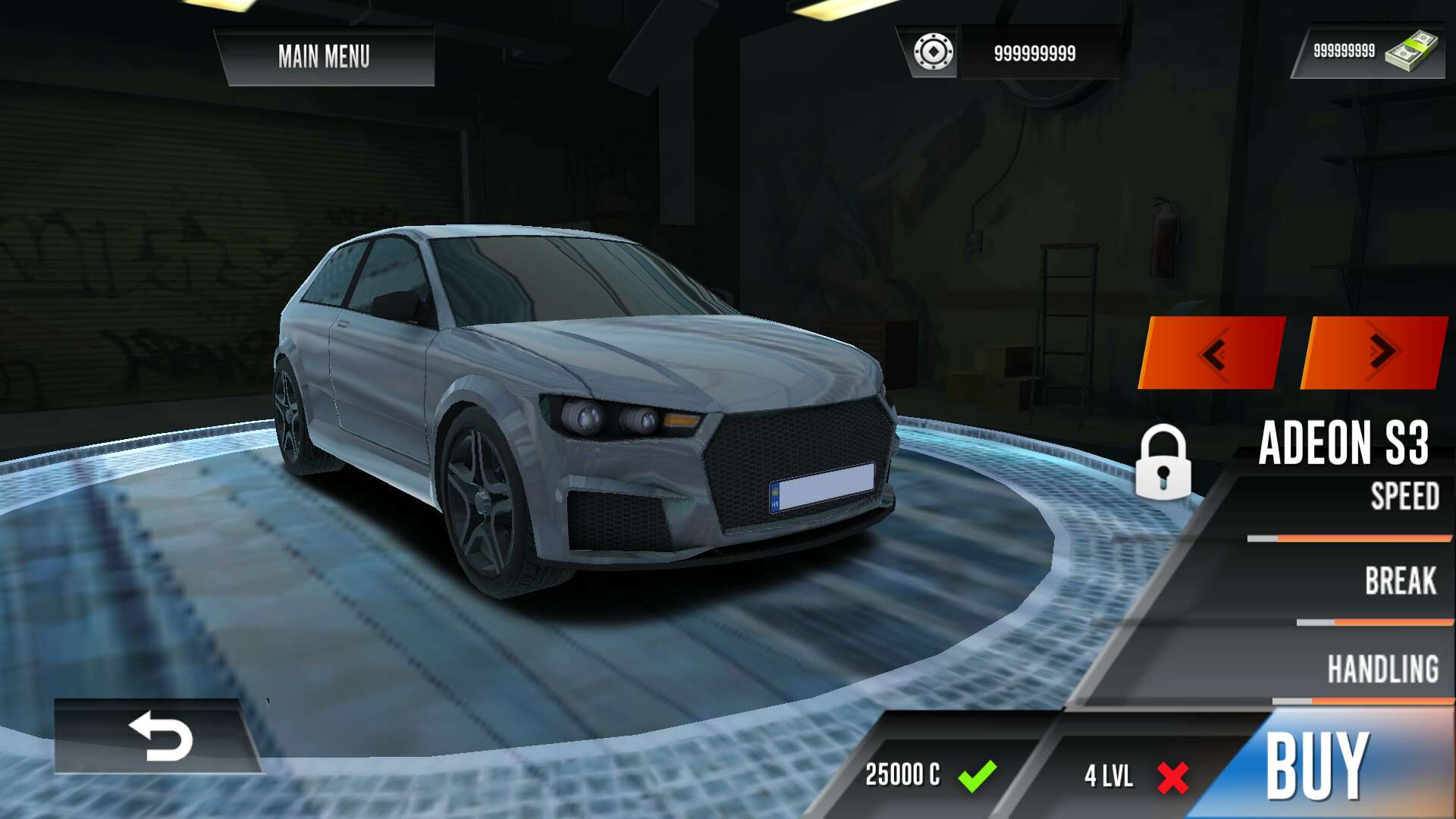Viewport: 1456px width, 819px height.
Task: Click the coin currency icon
Action: [x=934, y=52]
